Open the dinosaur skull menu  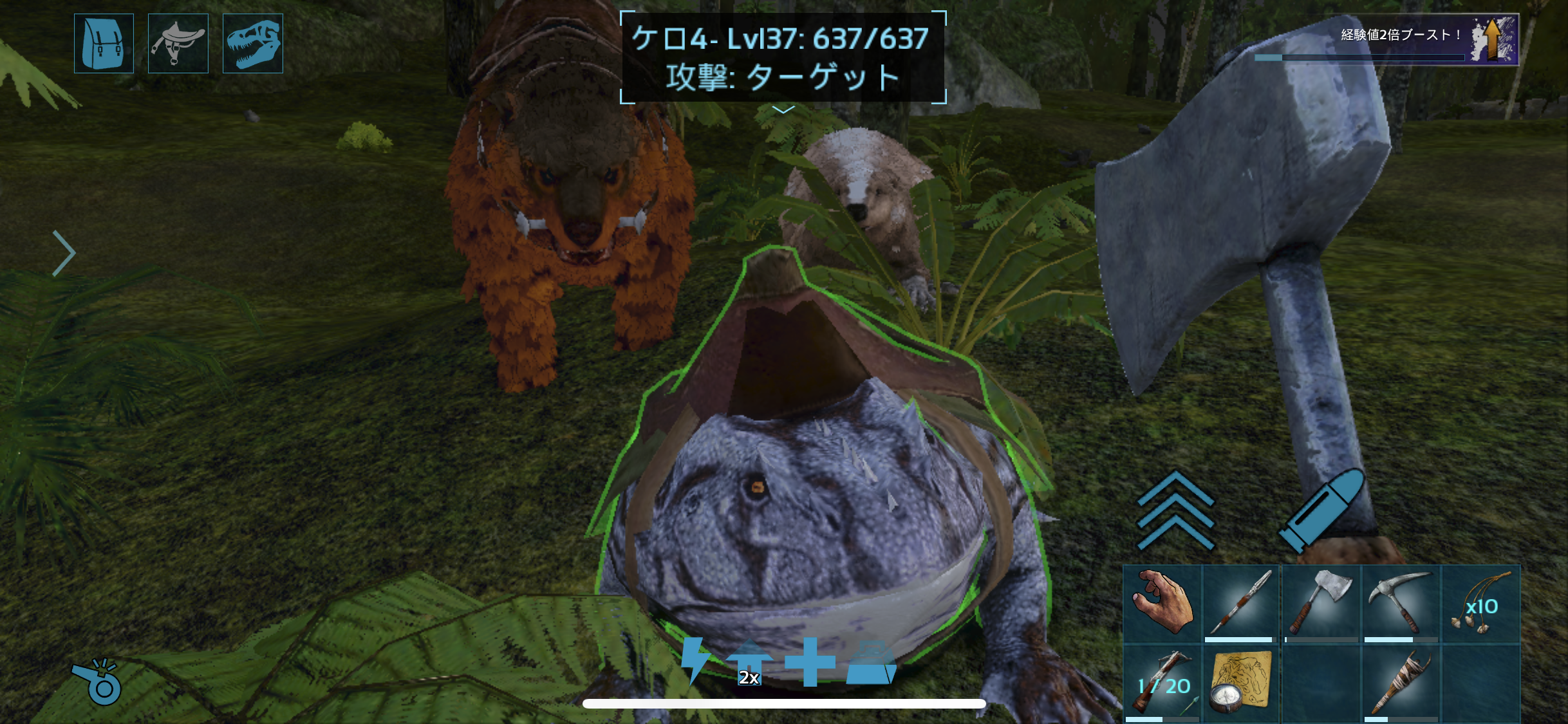tap(252, 43)
